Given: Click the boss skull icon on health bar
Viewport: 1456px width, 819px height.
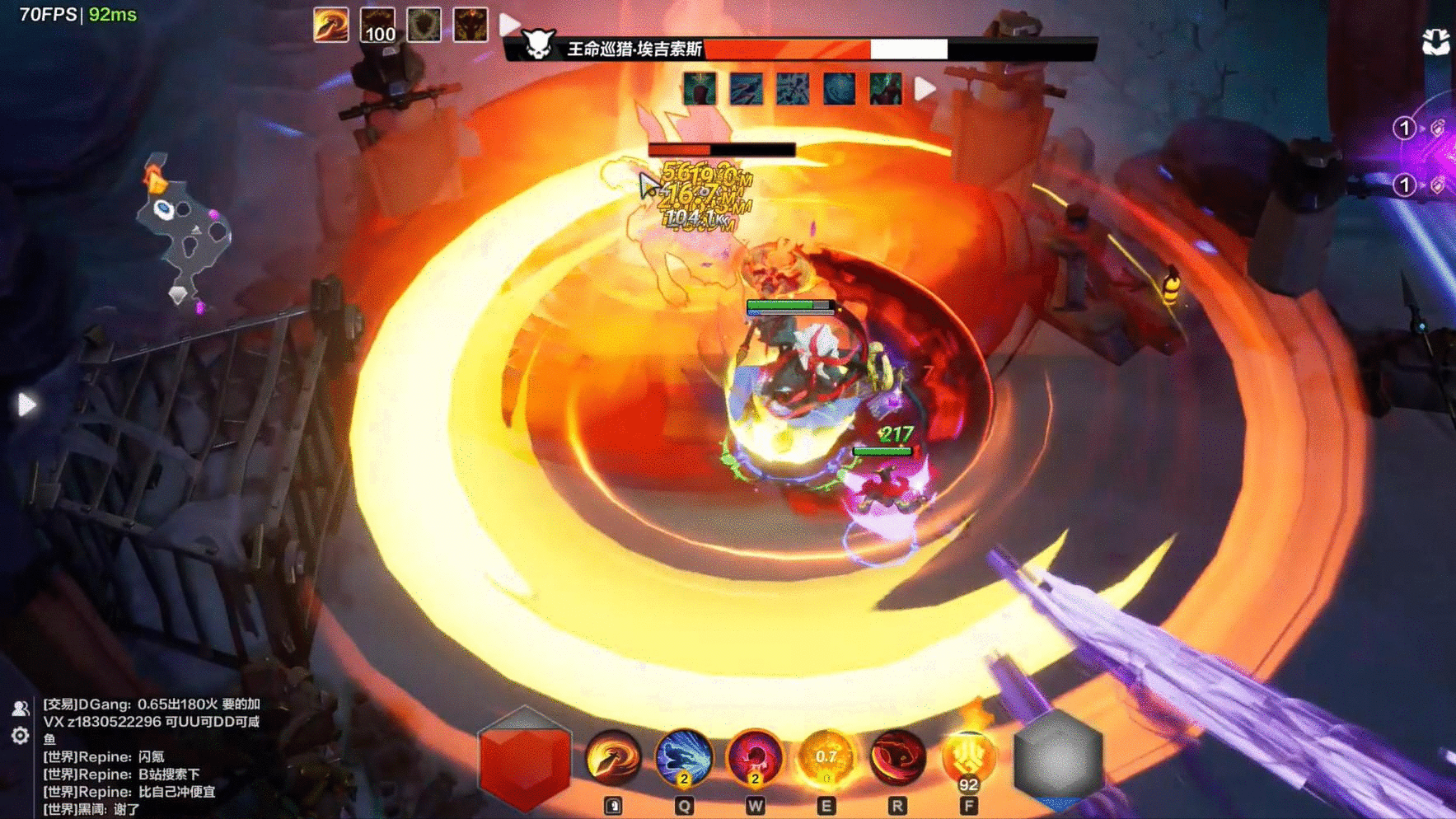Looking at the screenshot, I should point(538,45).
